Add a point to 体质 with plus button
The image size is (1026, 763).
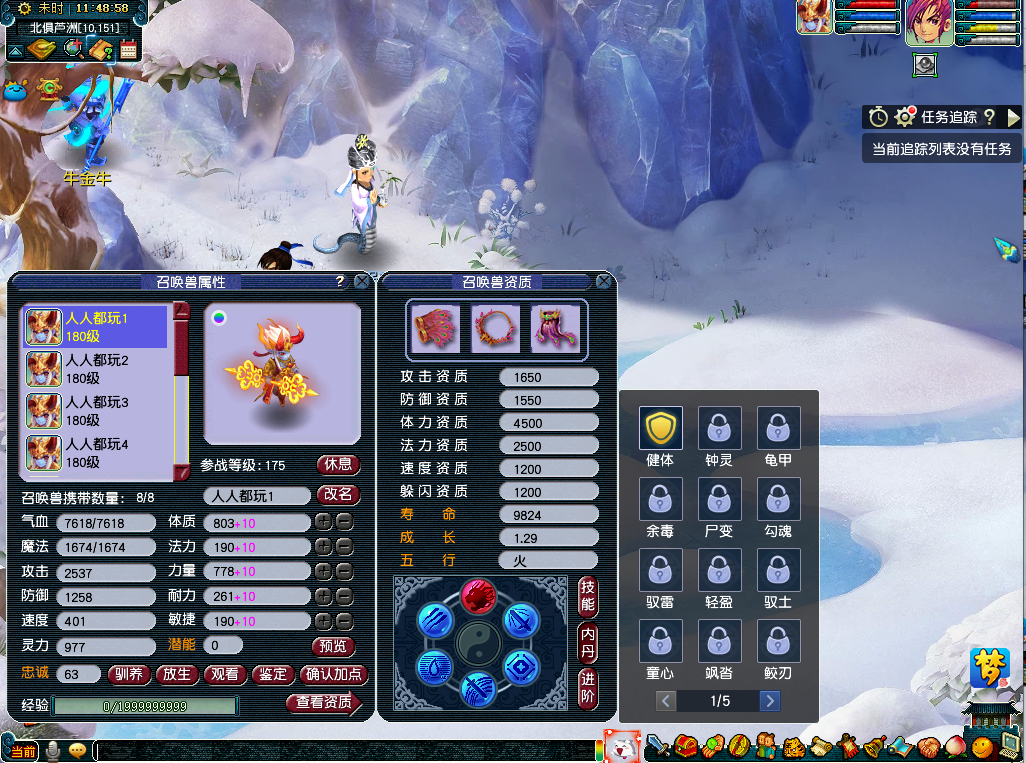click(323, 522)
